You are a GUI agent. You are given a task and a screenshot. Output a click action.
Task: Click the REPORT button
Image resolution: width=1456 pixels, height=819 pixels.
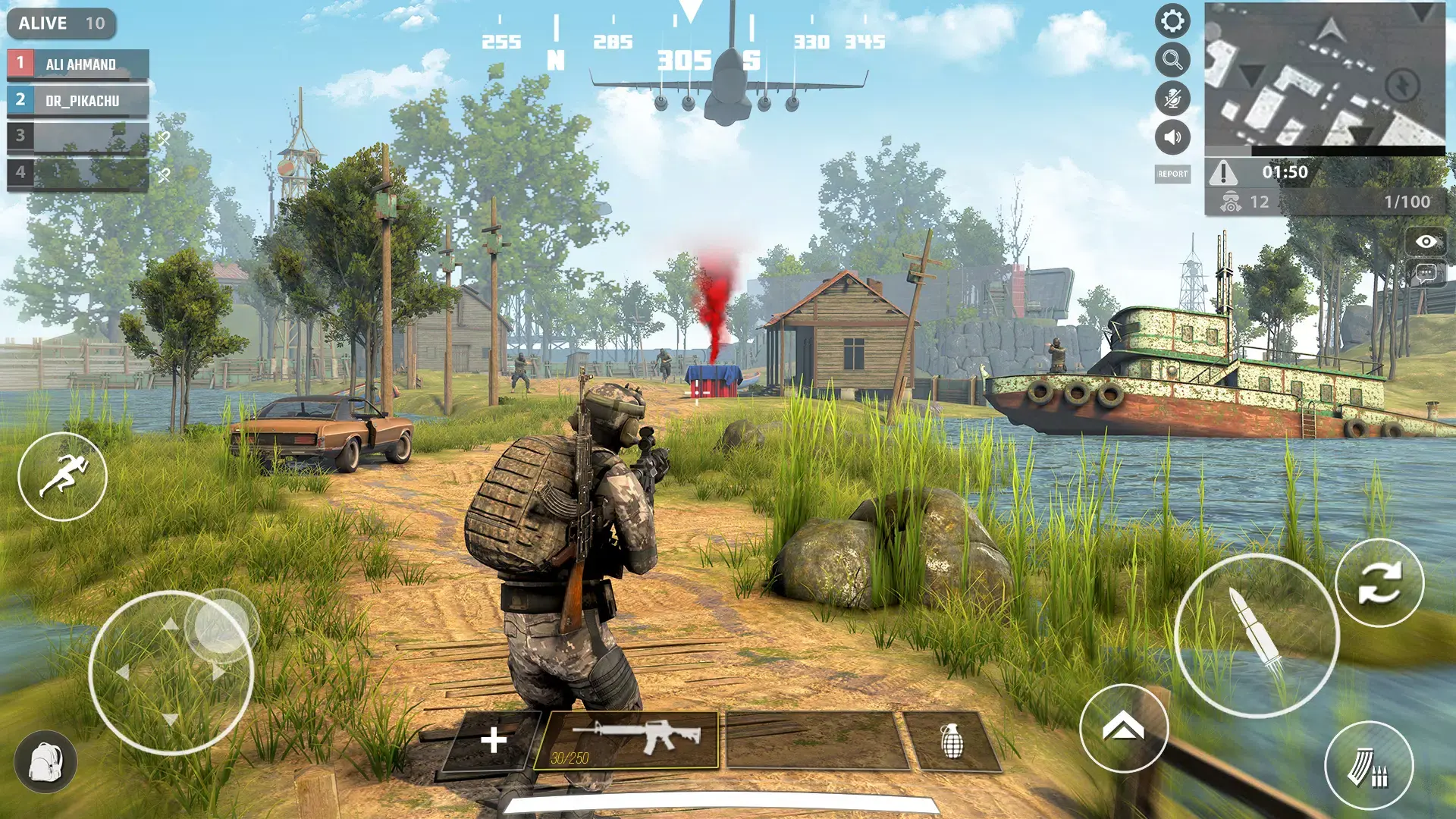pos(1172,174)
